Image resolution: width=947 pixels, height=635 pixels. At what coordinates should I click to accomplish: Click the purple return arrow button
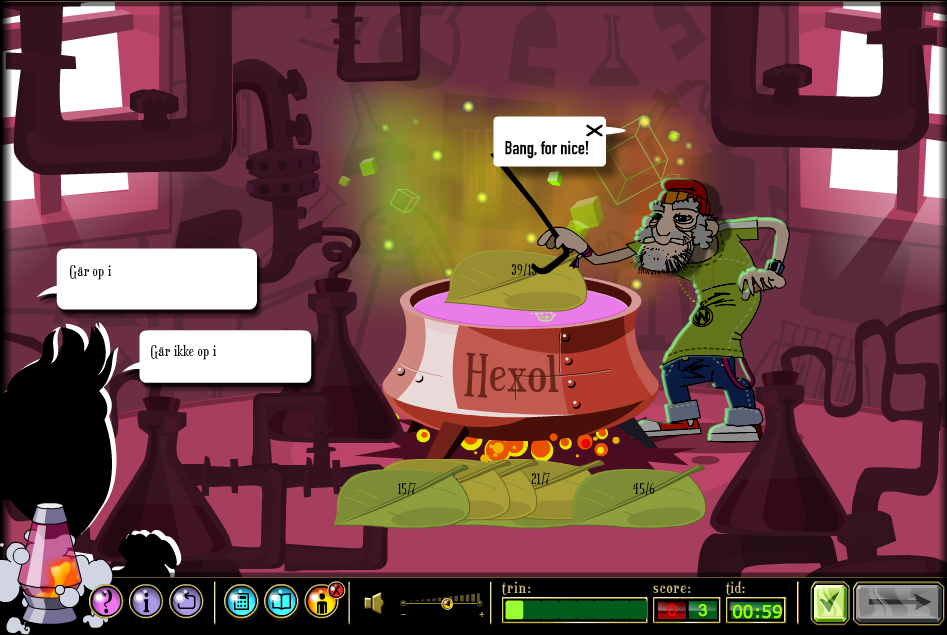(x=186, y=601)
